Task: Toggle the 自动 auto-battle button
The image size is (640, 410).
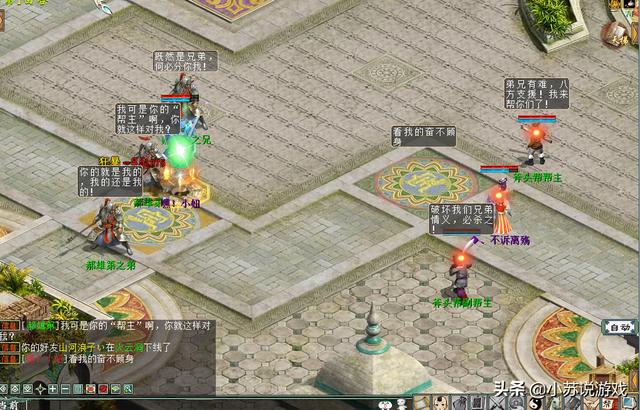Action: (617, 327)
